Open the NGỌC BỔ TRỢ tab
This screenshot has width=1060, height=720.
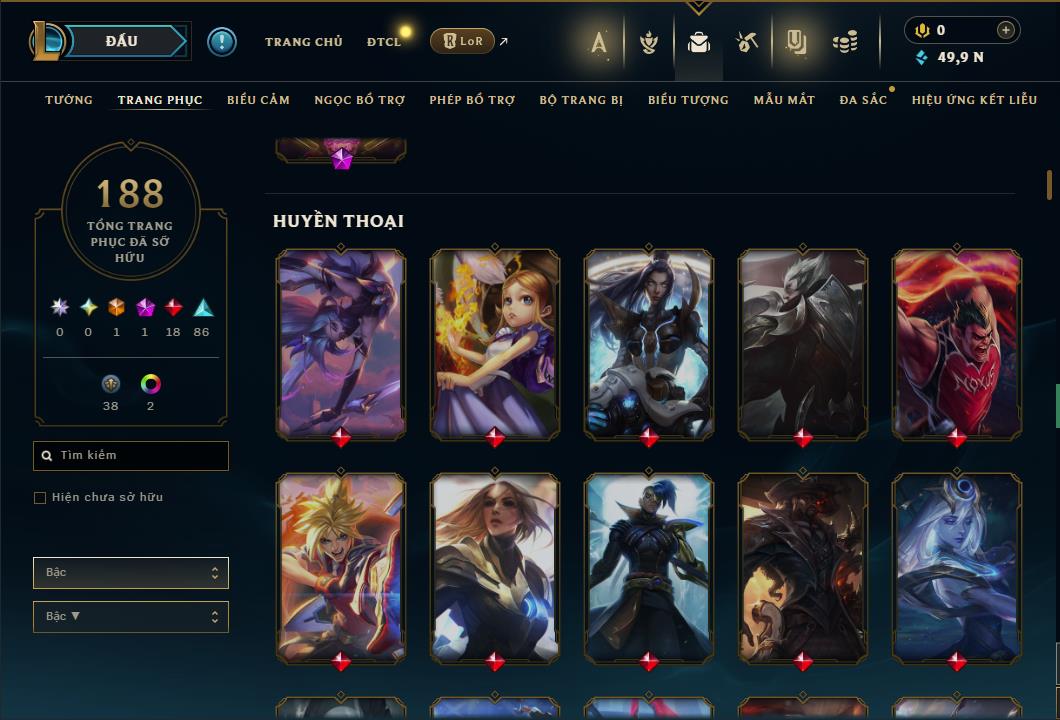tap(360, 100)
